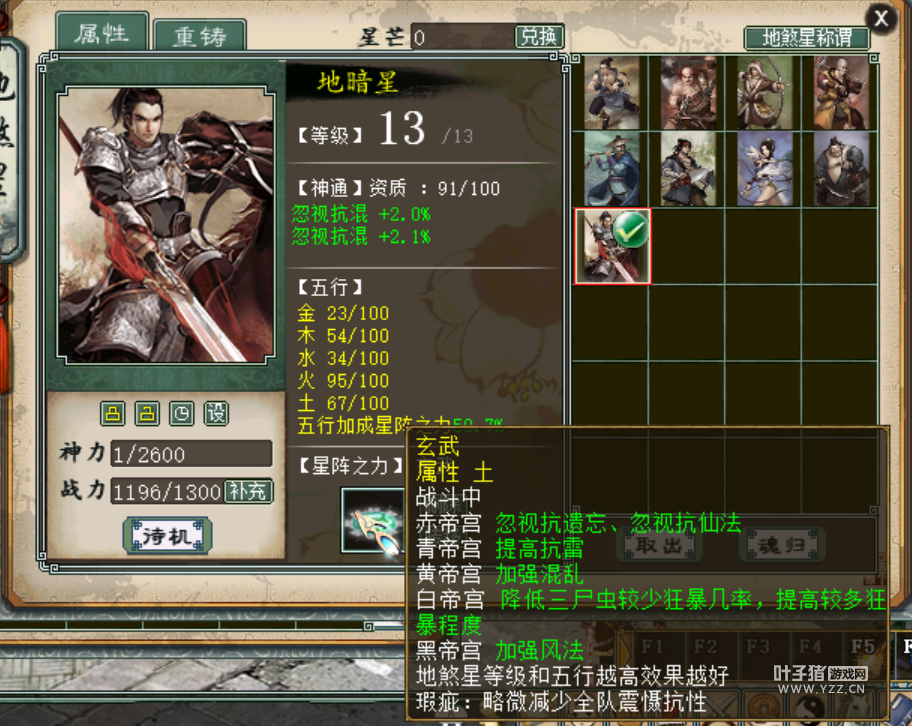Close the star panel with the X button
The width and height of the screenshot is (912, 726).
[x=881, y=18]
